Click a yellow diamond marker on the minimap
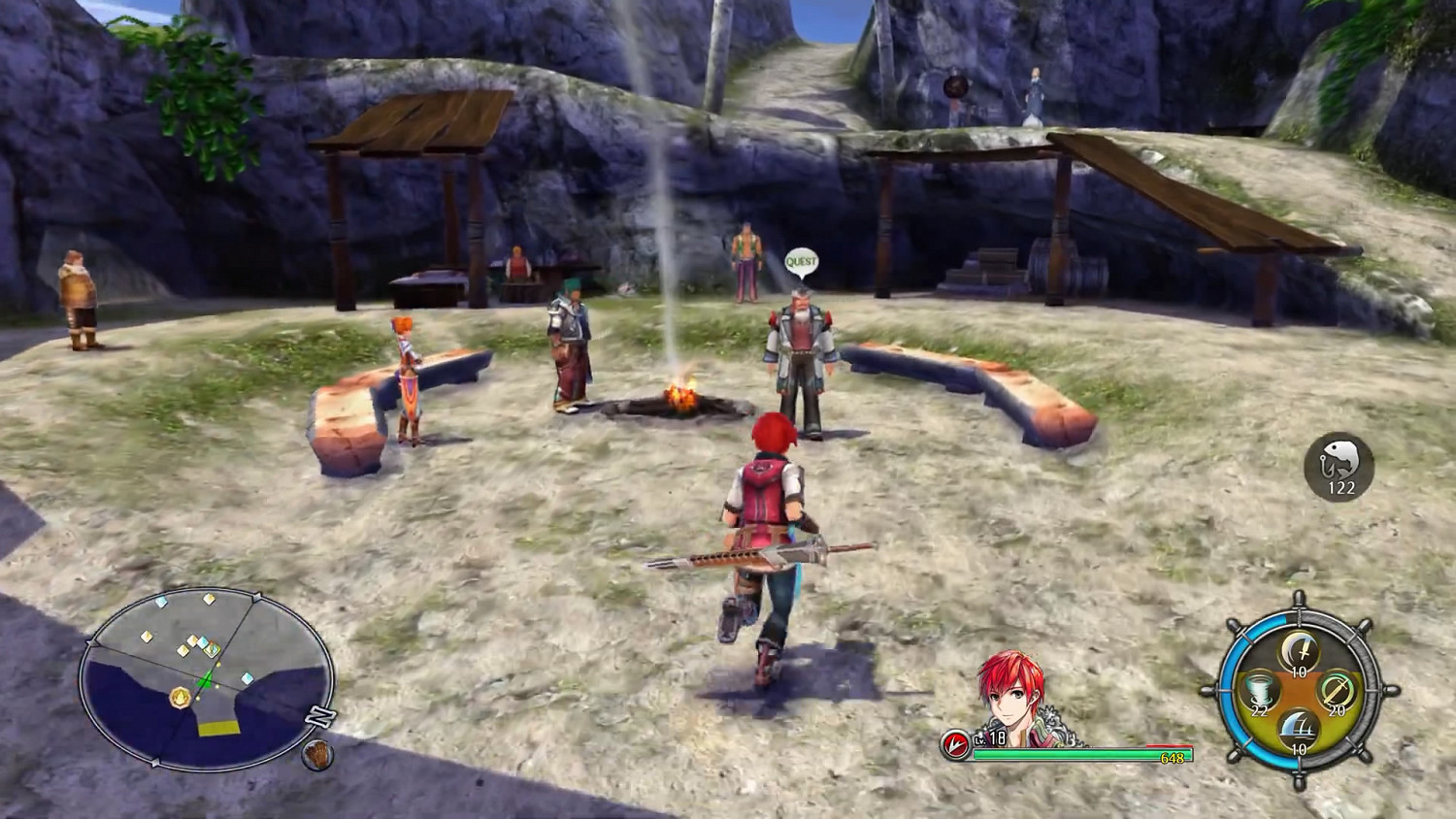Viewport: 1456px width, 819px height. (x=209, y=598)
